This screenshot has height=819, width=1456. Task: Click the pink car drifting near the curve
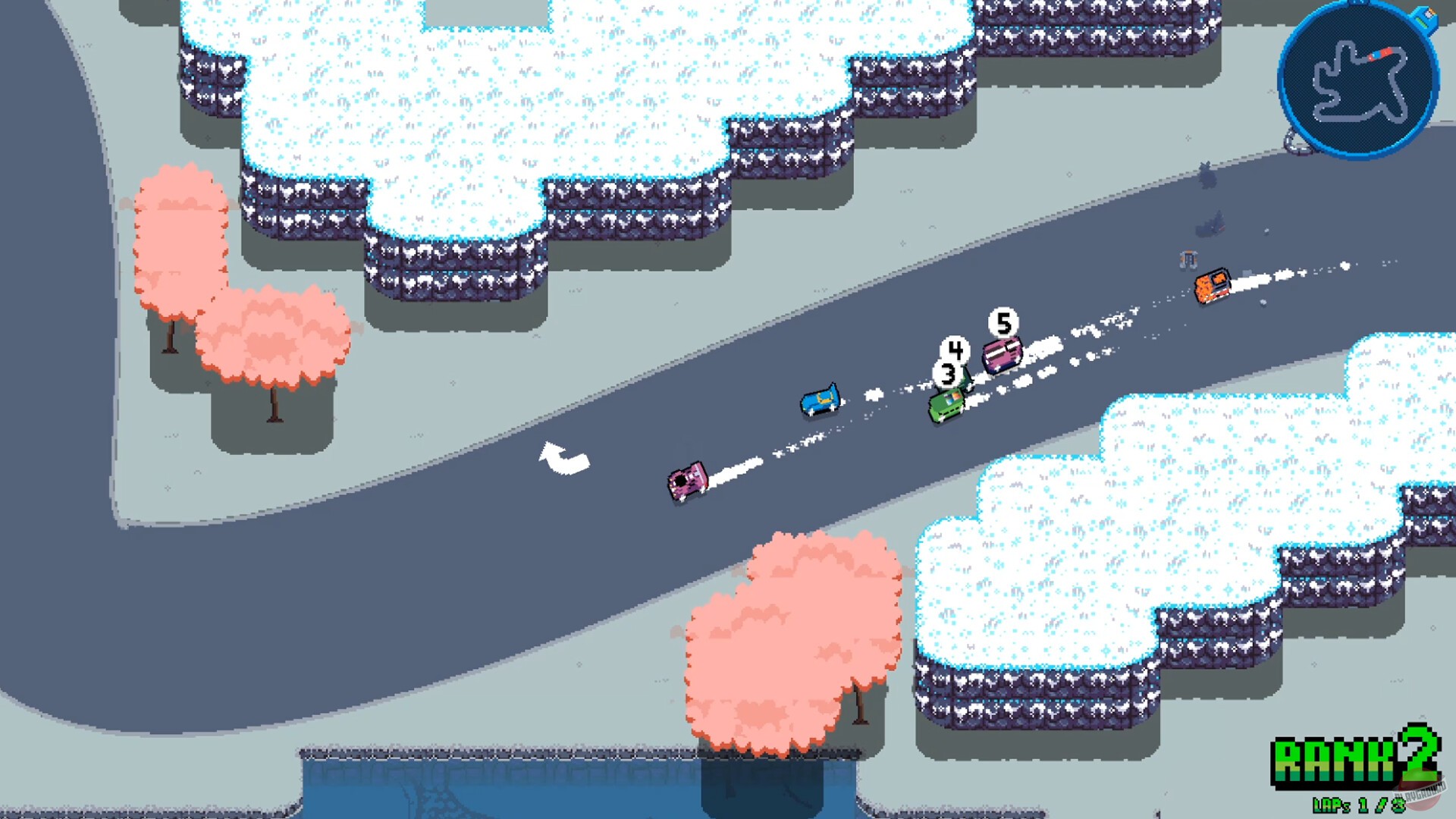coord(686,484)
